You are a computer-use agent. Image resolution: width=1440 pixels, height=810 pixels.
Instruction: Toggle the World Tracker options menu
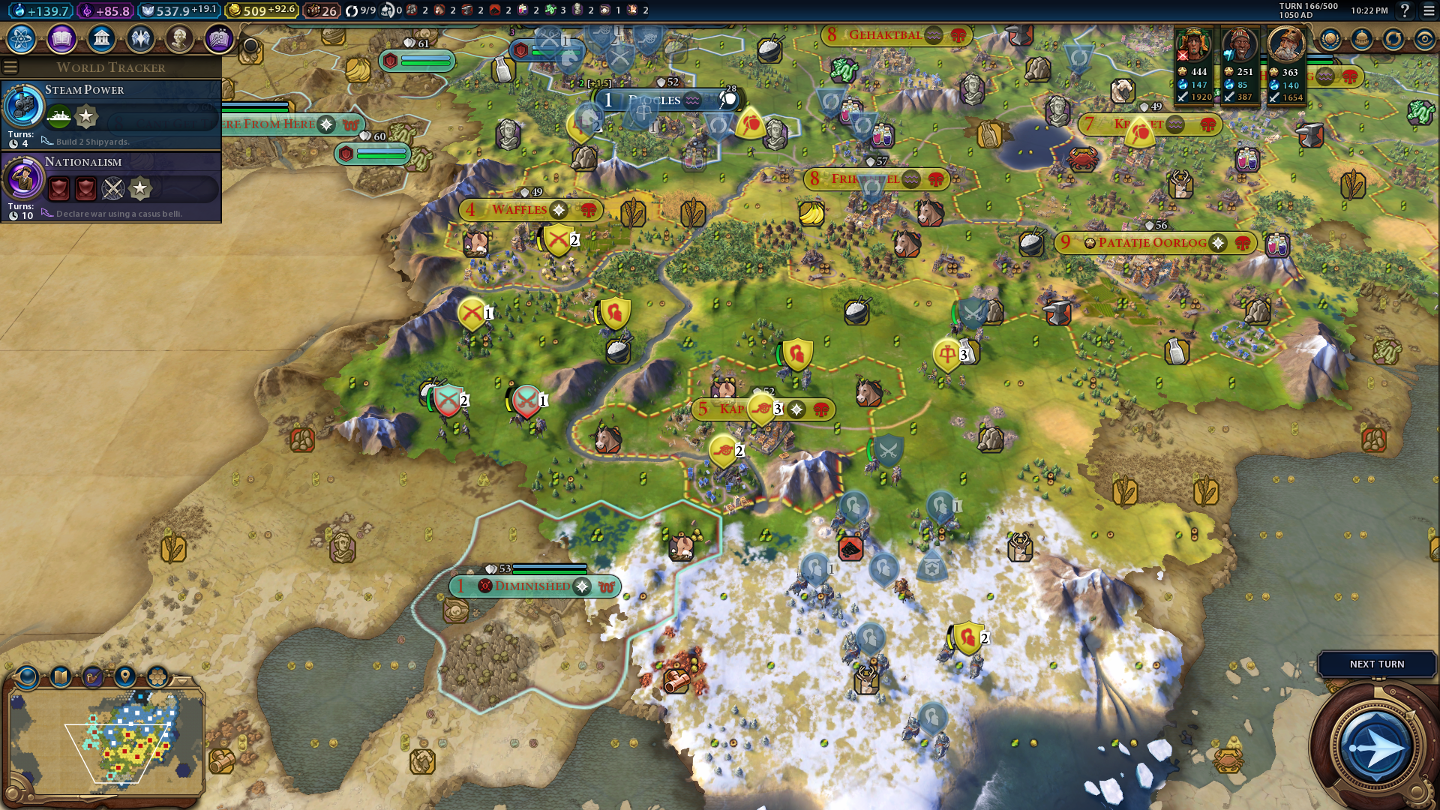[x=11, y=67]
